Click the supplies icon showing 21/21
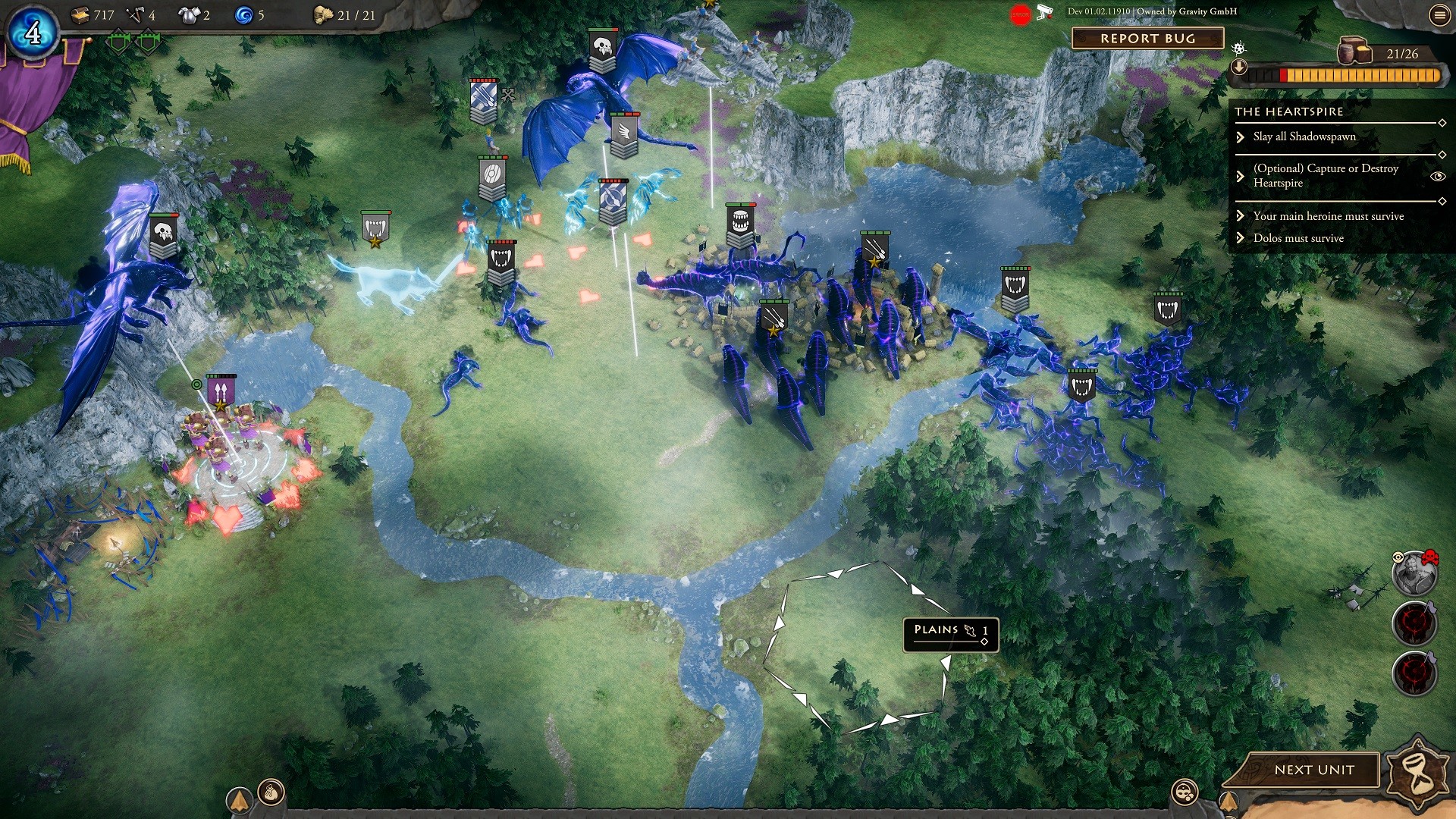This screenshot has width=1456, height=819. 322,15
